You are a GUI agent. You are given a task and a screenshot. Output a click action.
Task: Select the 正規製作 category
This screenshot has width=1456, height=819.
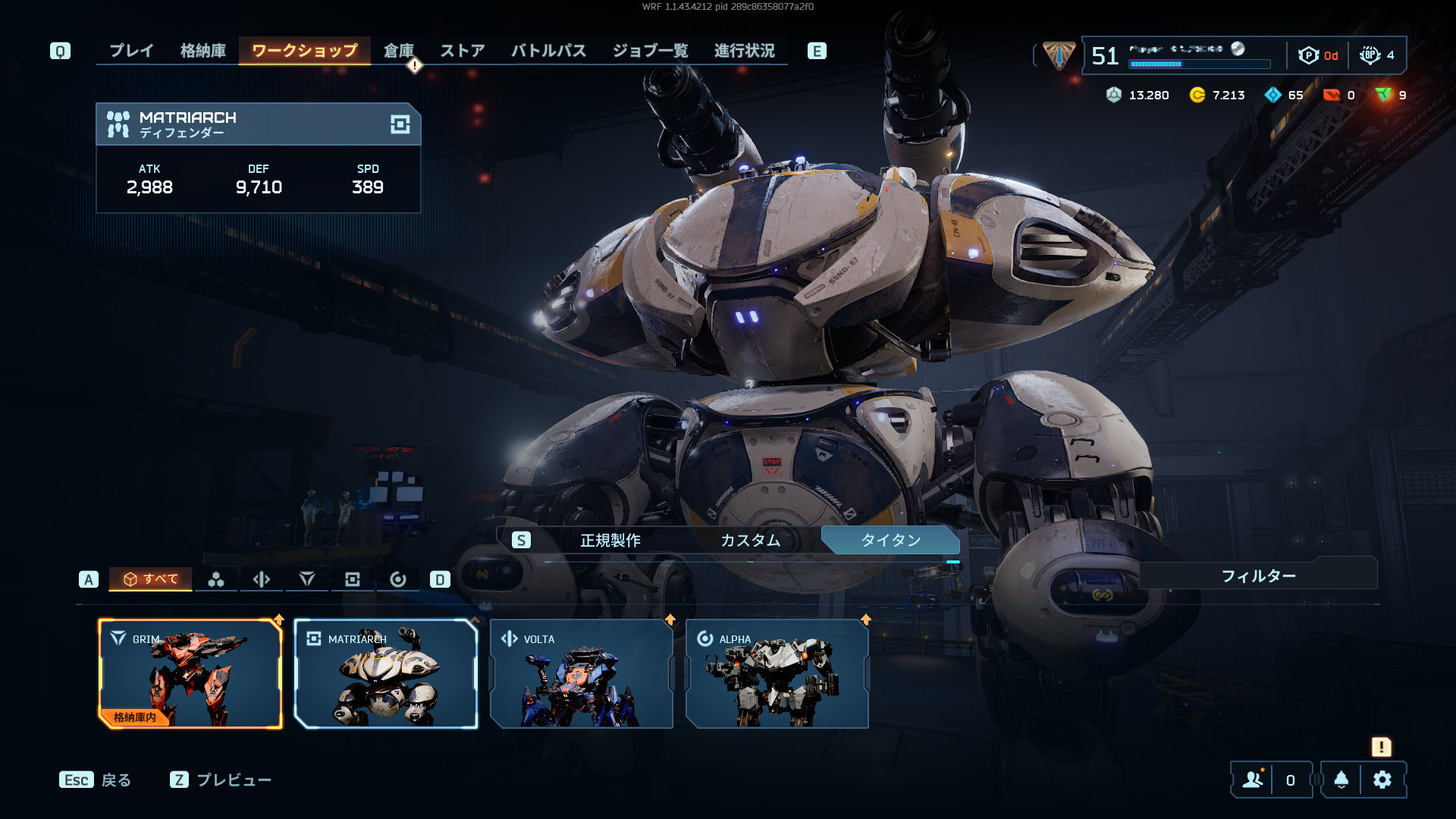(610, 540)
